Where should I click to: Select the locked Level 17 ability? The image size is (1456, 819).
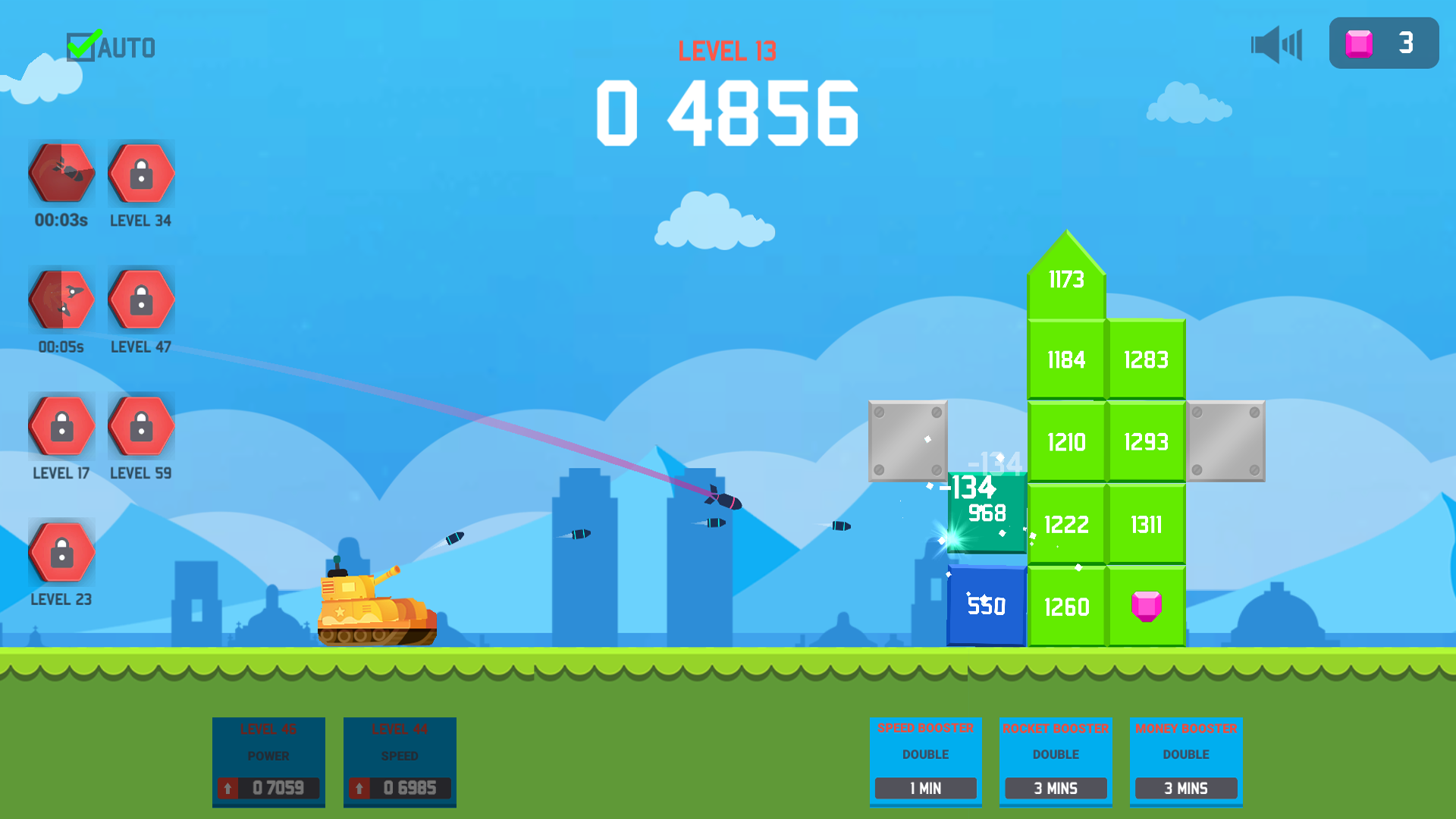pos(61,425)
